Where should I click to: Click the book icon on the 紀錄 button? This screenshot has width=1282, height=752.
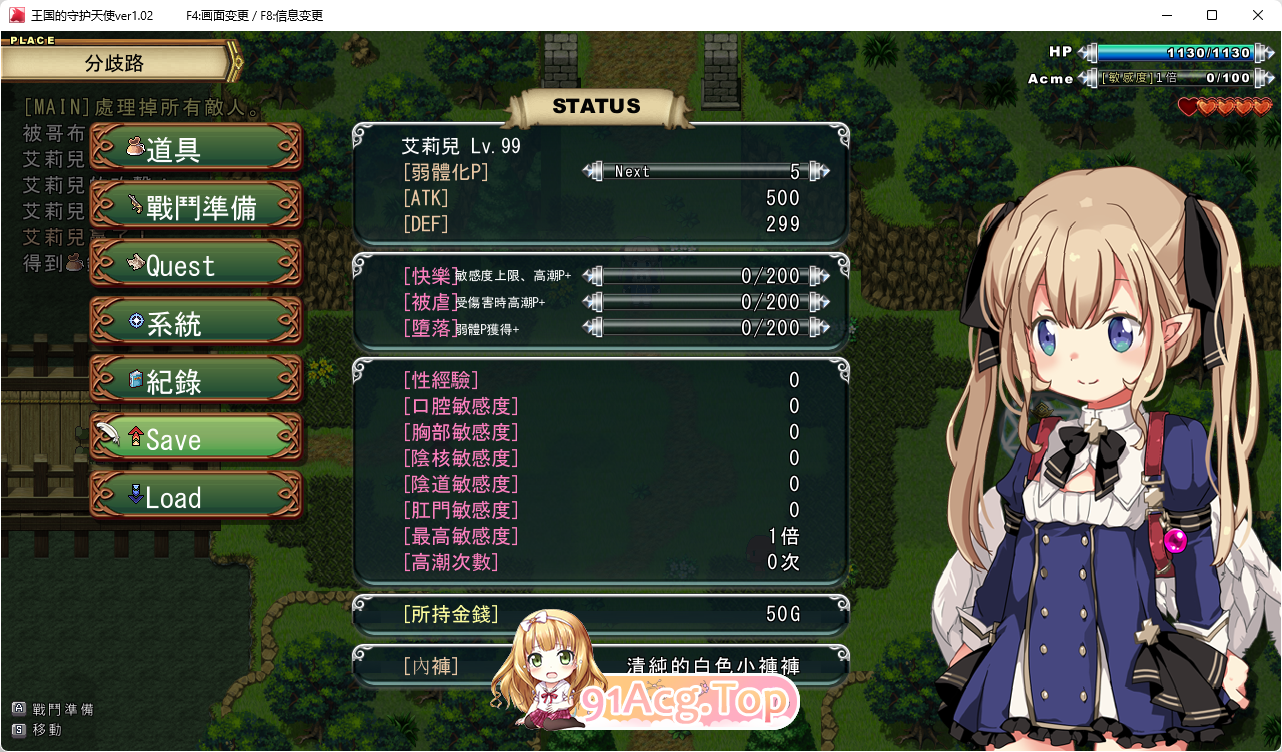point(134,379)
